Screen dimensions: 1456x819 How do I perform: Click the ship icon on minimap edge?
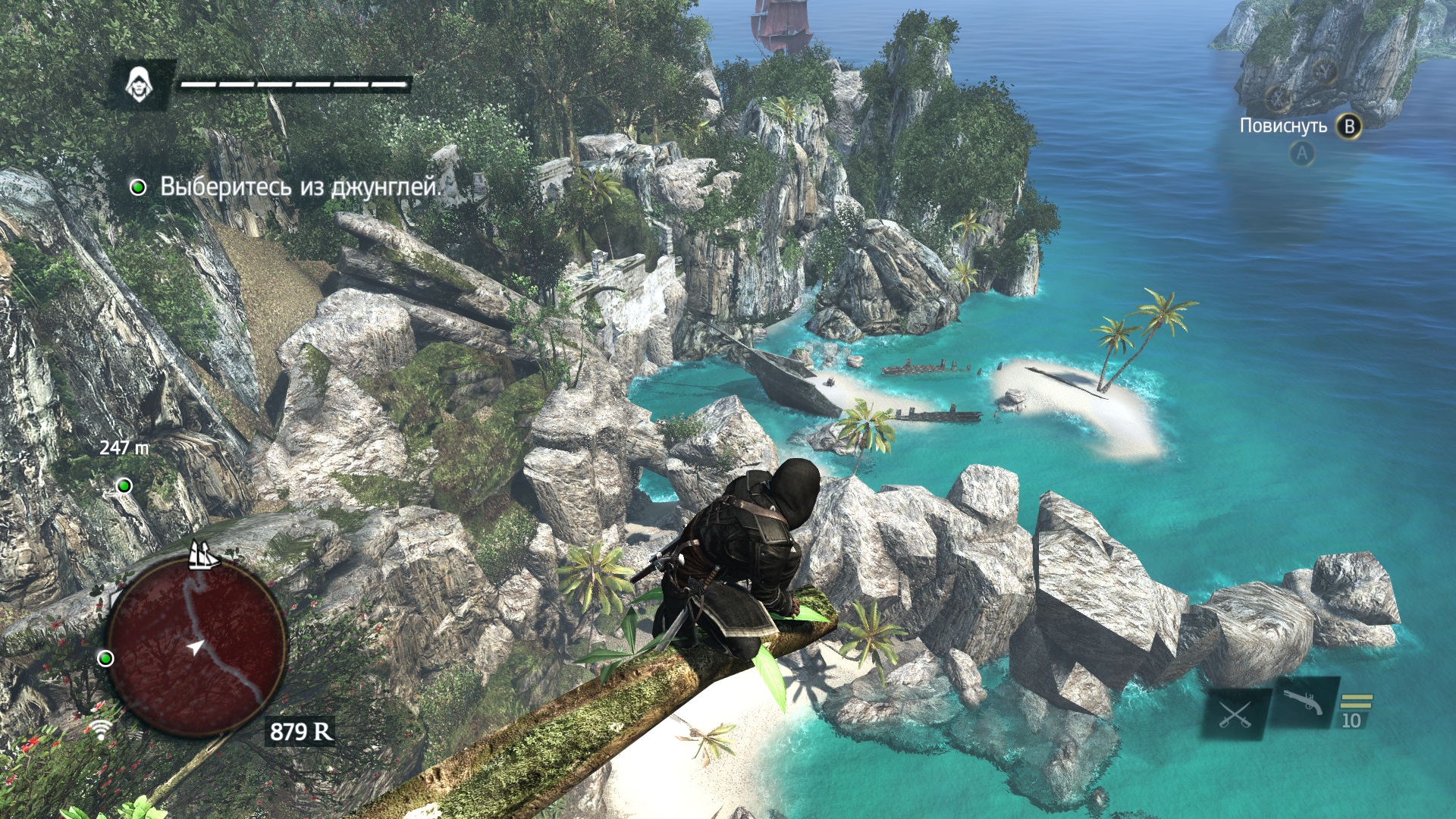[203, 555]
